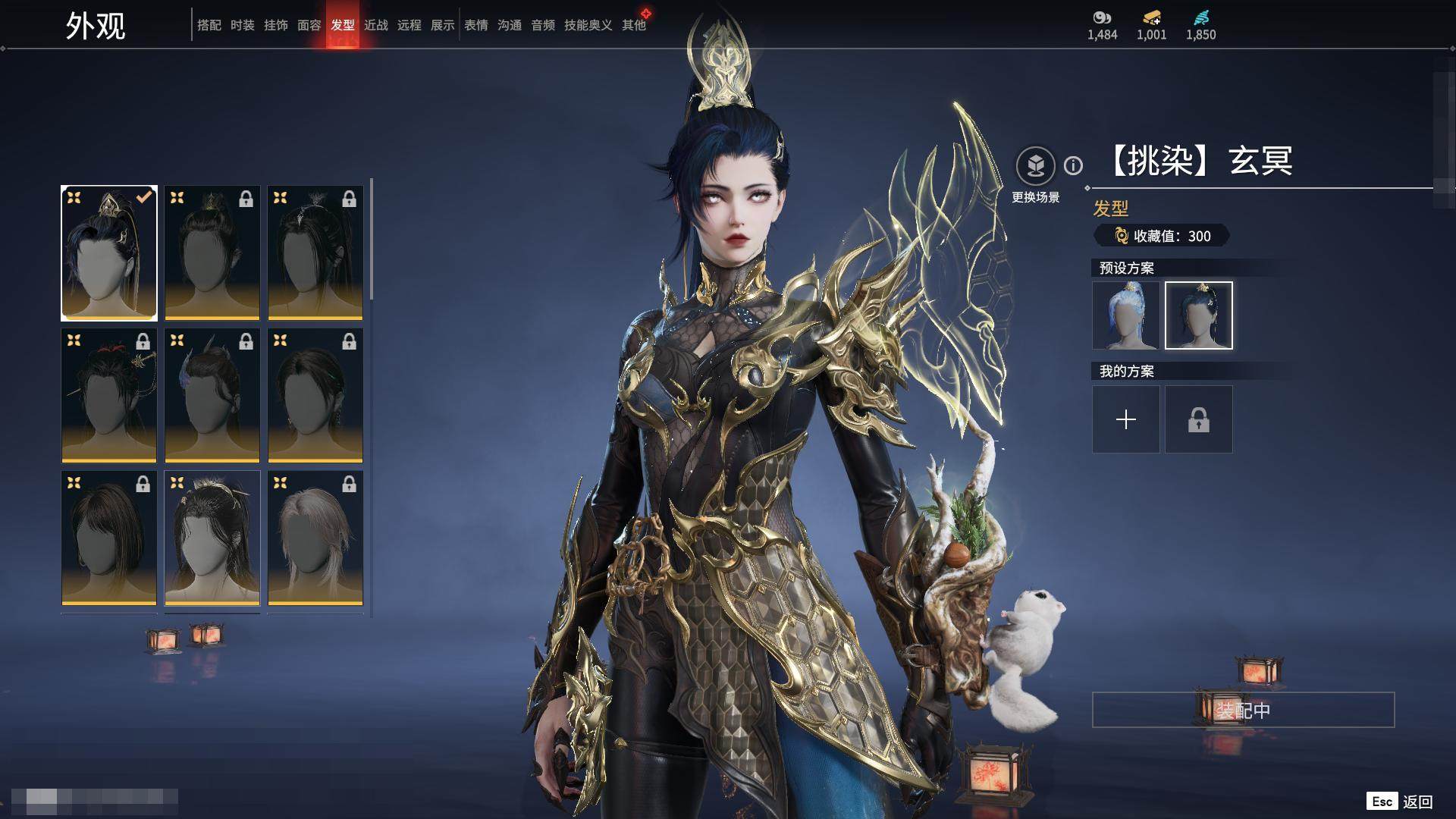This screenshot has height=819, width=1456.
Task: Click the 装配中 equip button
Action: (1243, 710)
